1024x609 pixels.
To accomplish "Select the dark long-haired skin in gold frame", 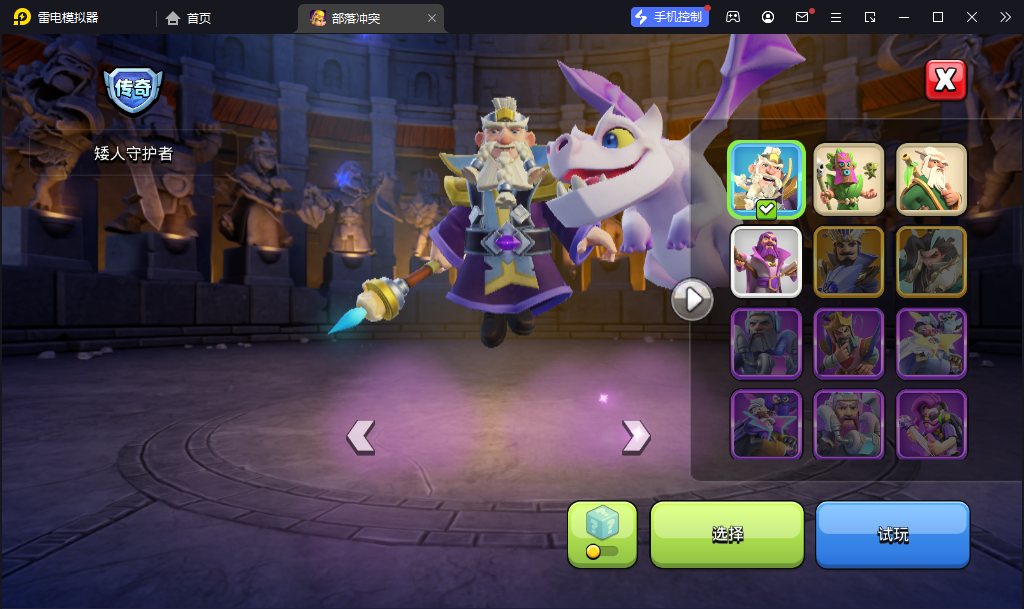I will (x=931, y=261).
